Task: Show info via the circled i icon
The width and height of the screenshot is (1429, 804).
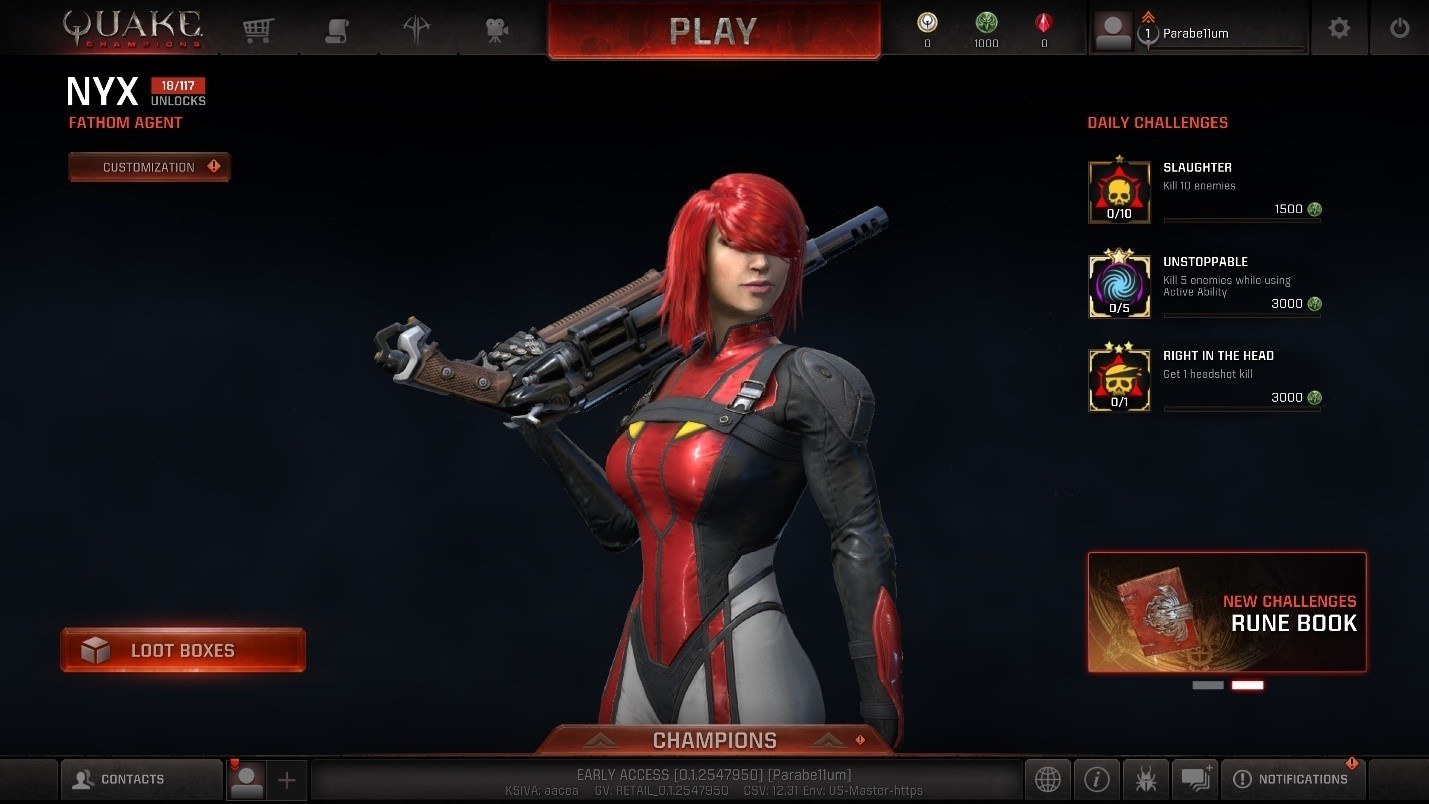Action: click(x=1096, y=779)
